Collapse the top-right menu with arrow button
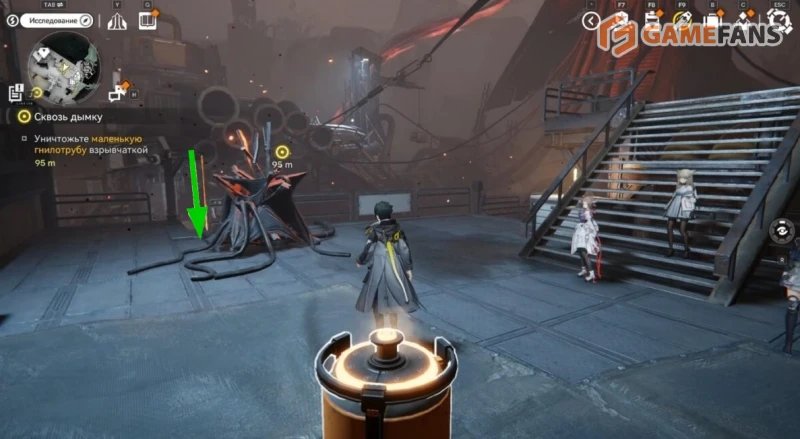800x439 pixels. coord(591,20)
